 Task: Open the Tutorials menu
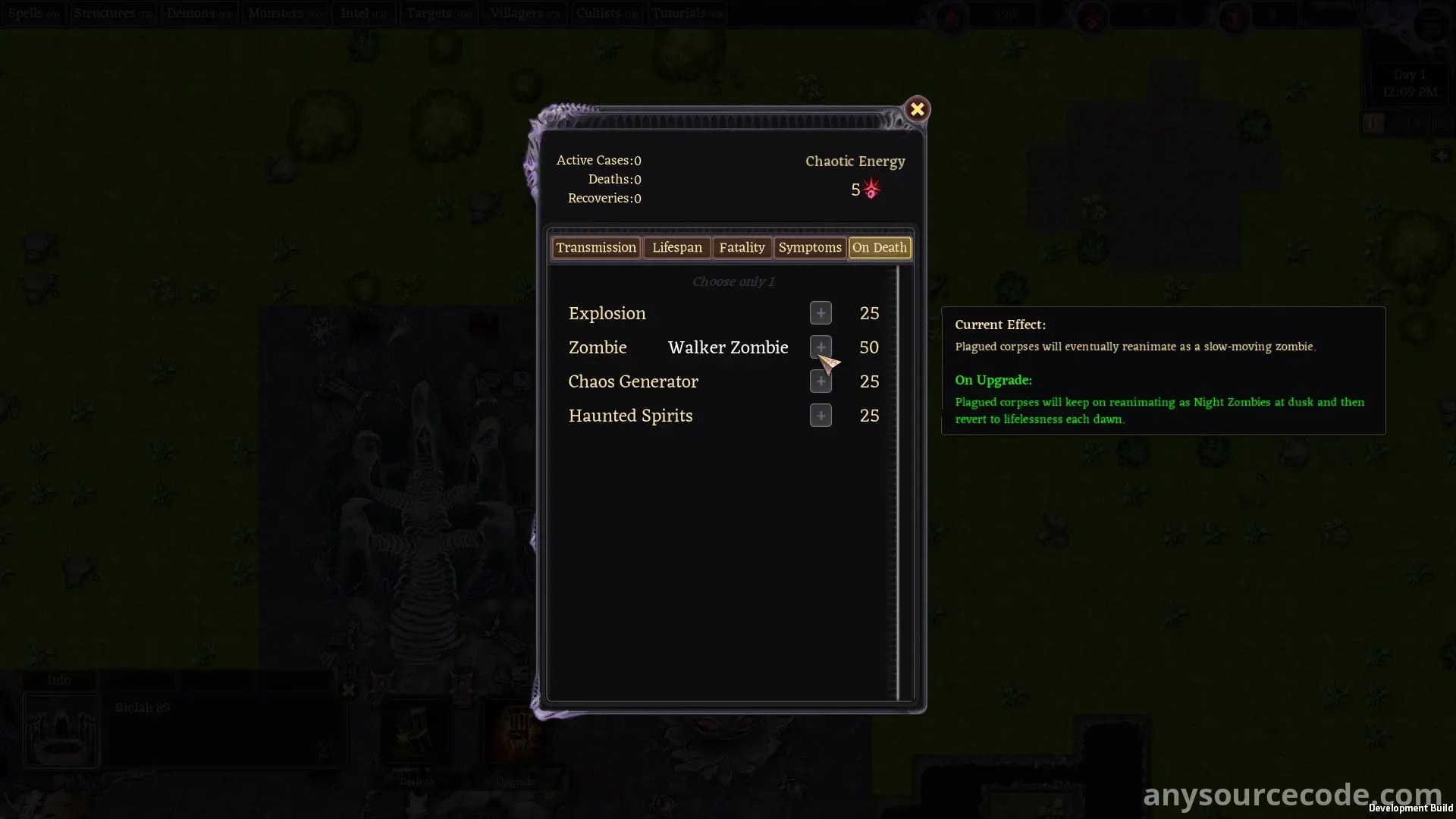click(x=687, y=14)
